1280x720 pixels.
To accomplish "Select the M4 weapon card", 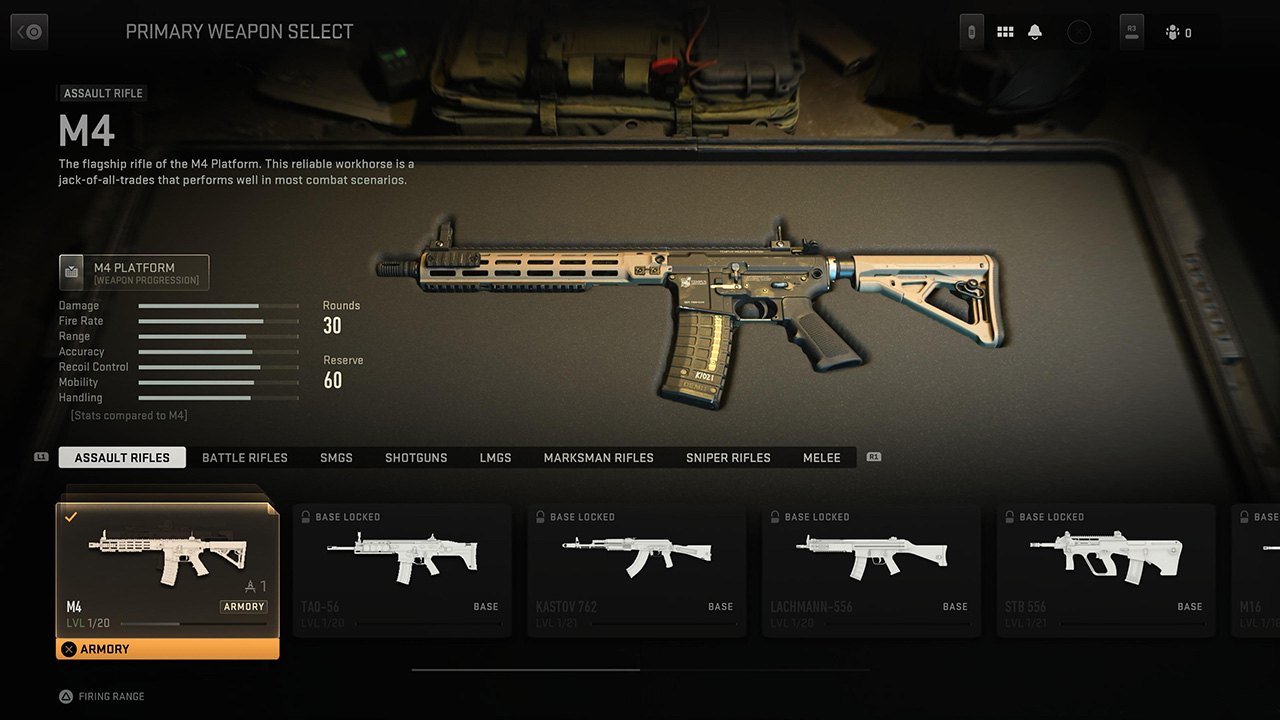I will coord(167,565).
